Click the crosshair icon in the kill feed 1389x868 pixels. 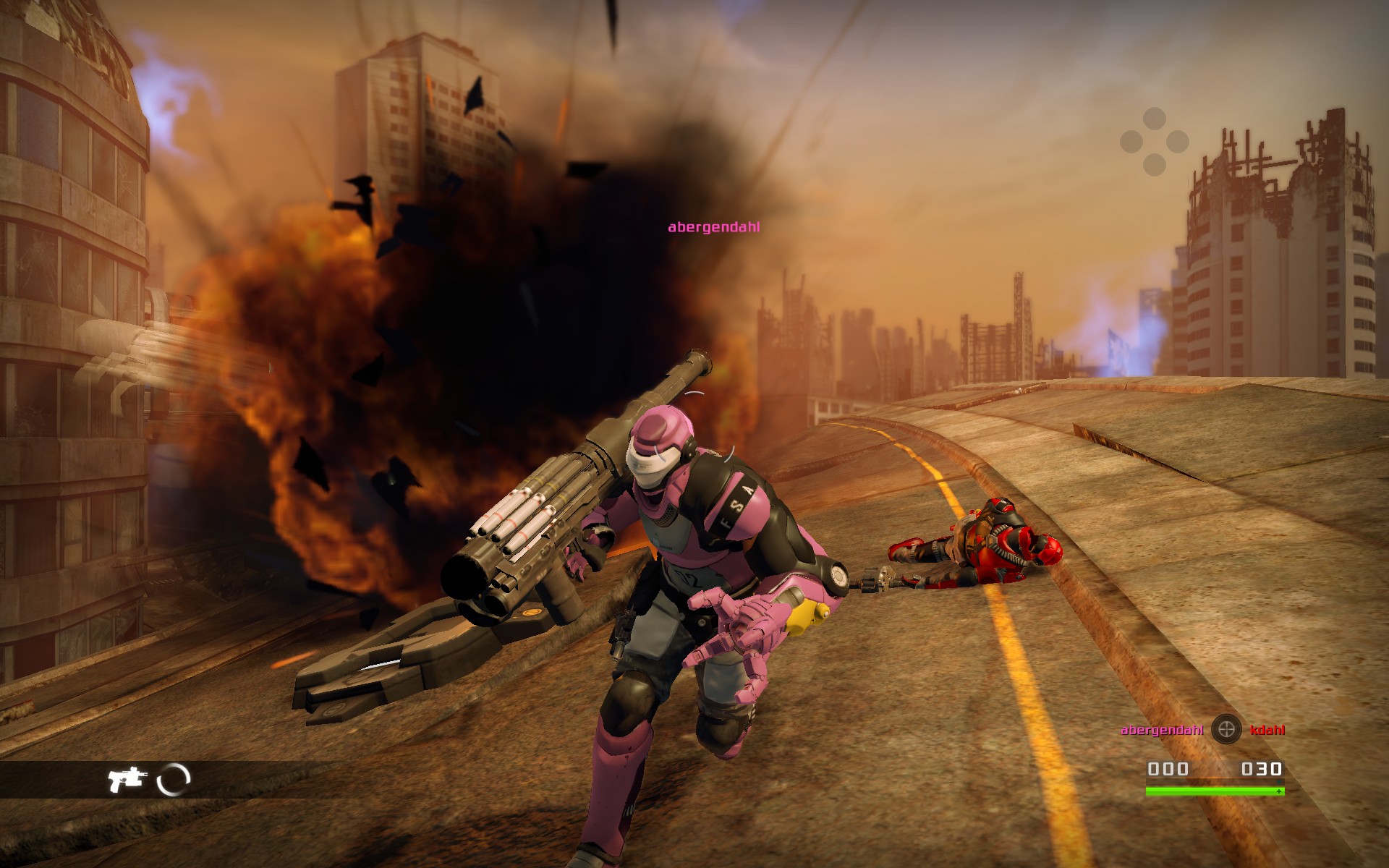point(1226,730)
